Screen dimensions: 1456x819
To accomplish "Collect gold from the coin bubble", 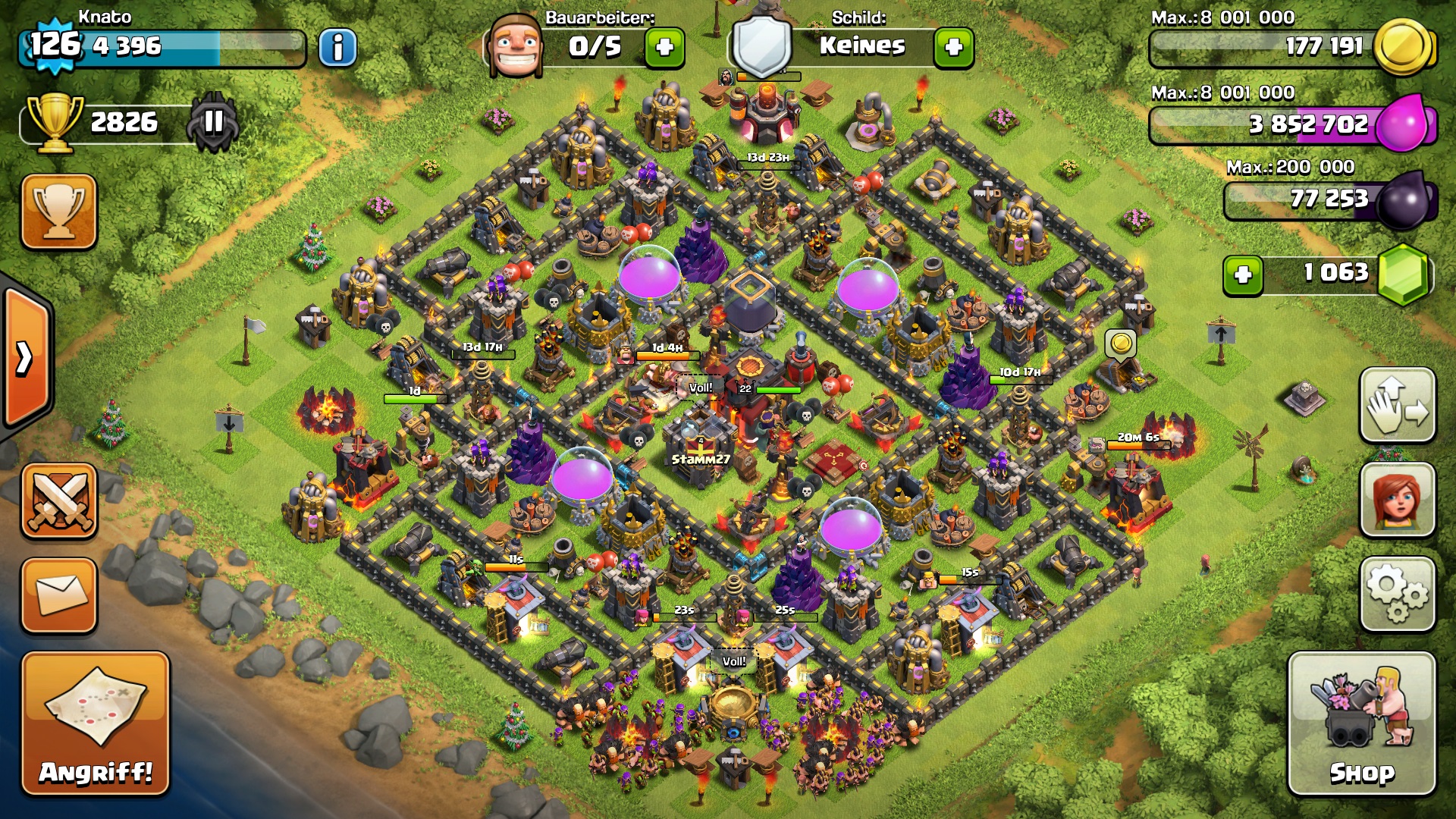I will pos(1121,344).
